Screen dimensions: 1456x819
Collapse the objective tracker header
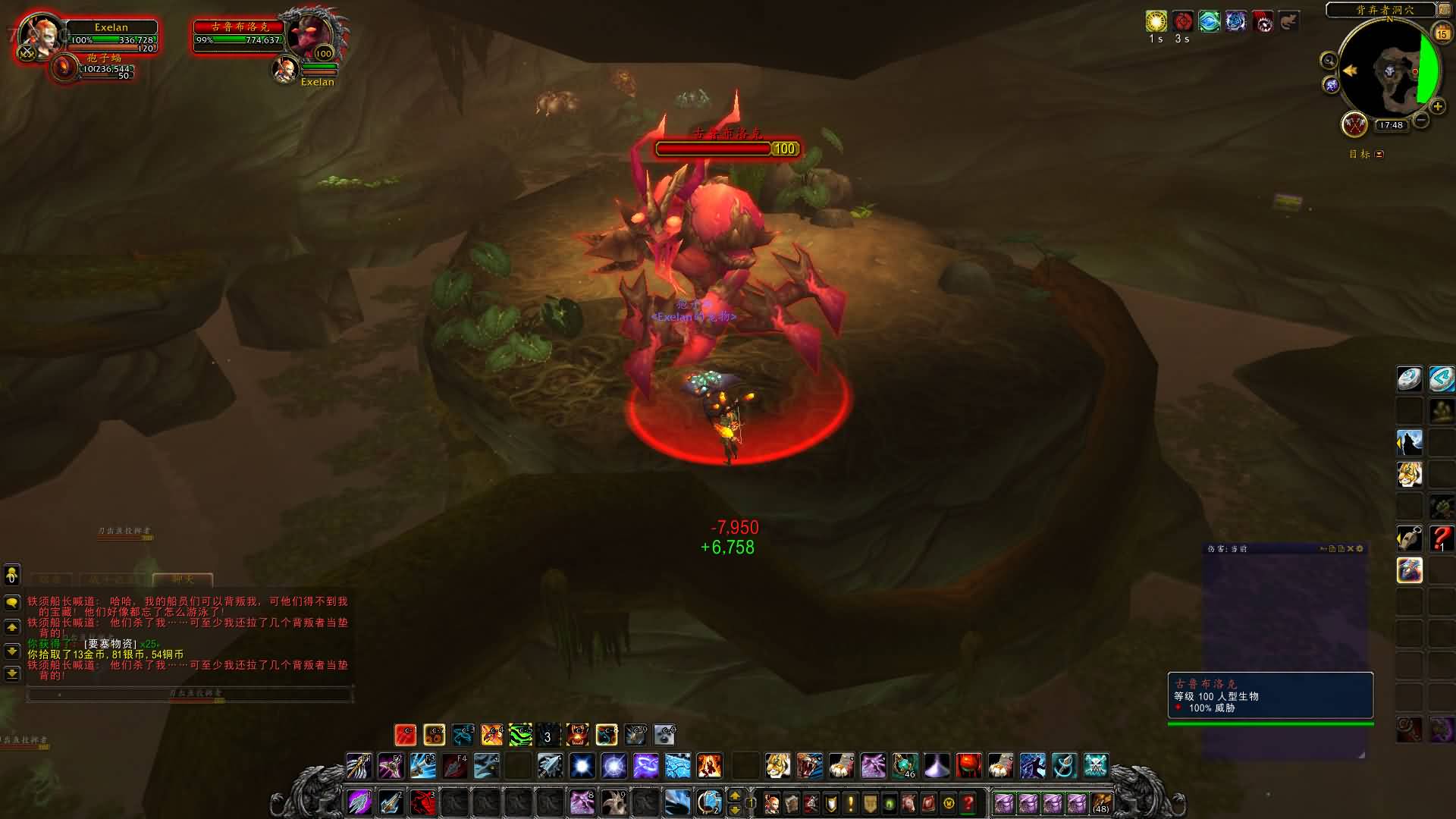click(x=1379, y=154)
